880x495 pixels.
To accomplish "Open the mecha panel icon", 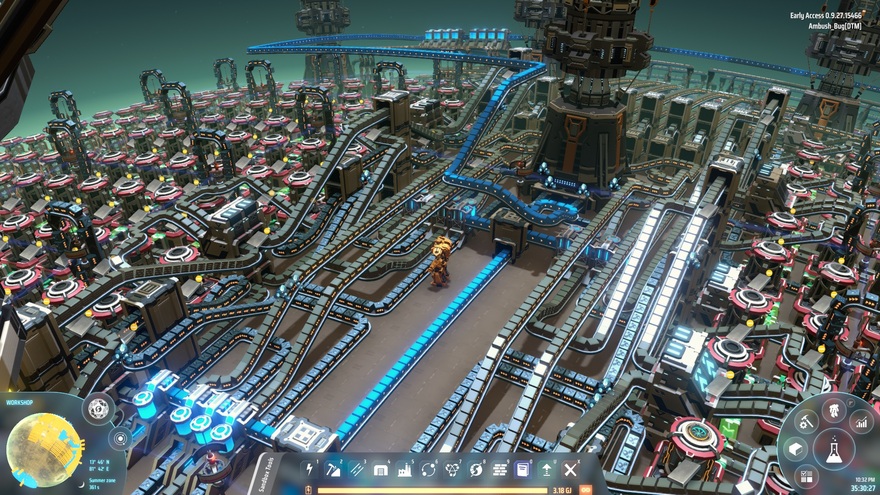I will [x=833, y=409].
